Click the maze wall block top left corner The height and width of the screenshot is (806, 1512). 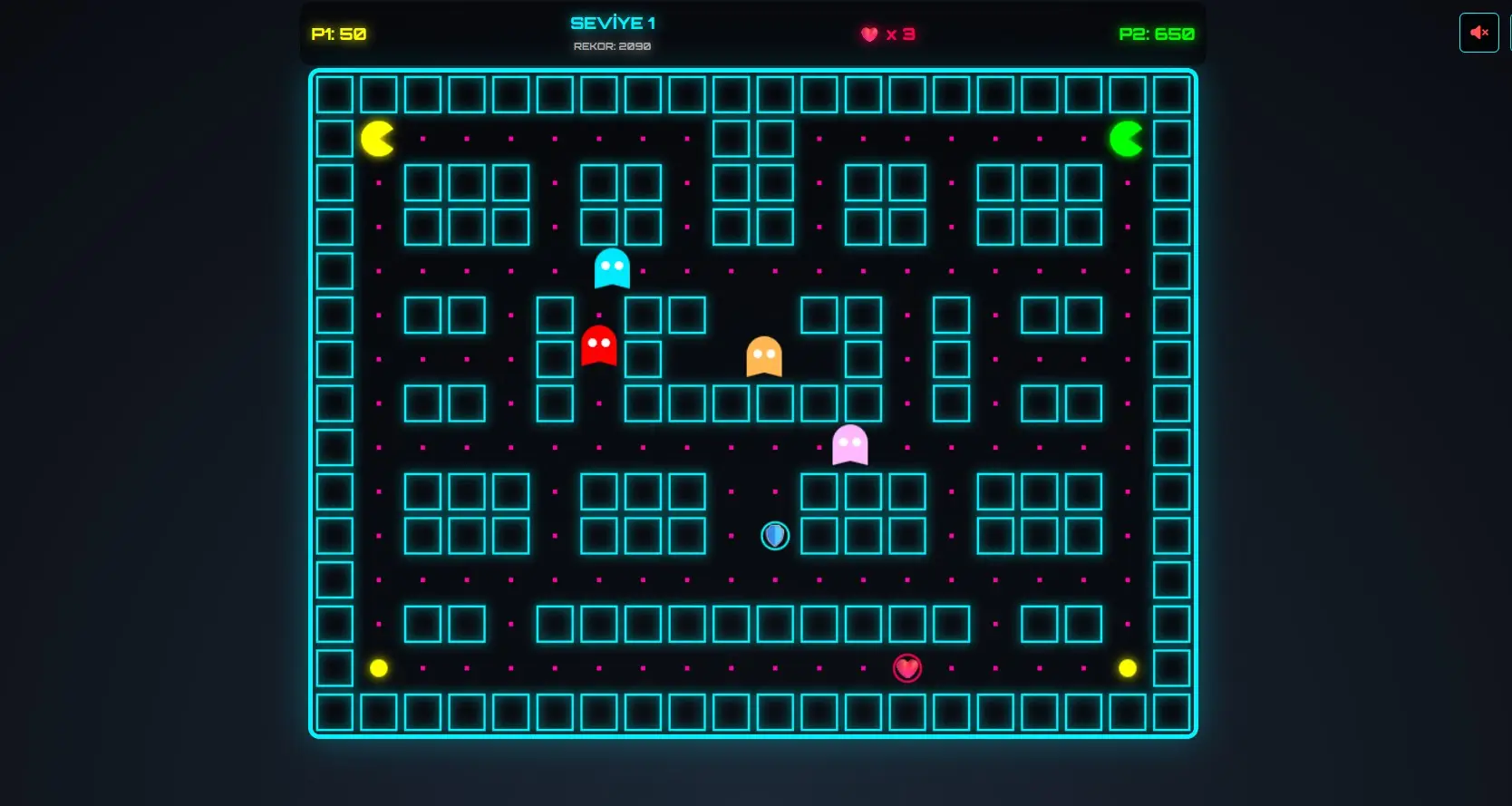334,93
